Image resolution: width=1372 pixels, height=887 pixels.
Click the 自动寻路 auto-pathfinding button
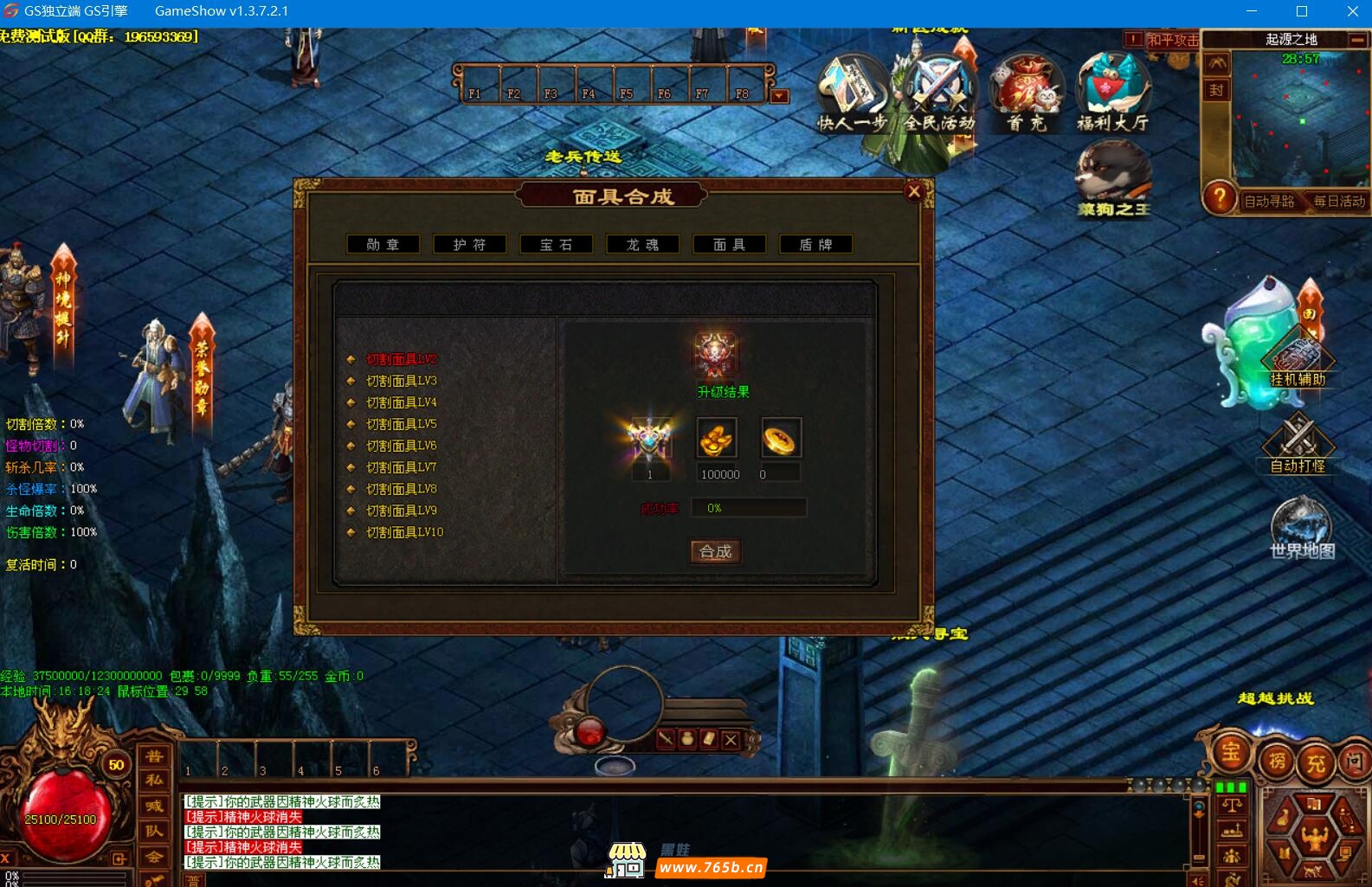(x=1269, y=201)
